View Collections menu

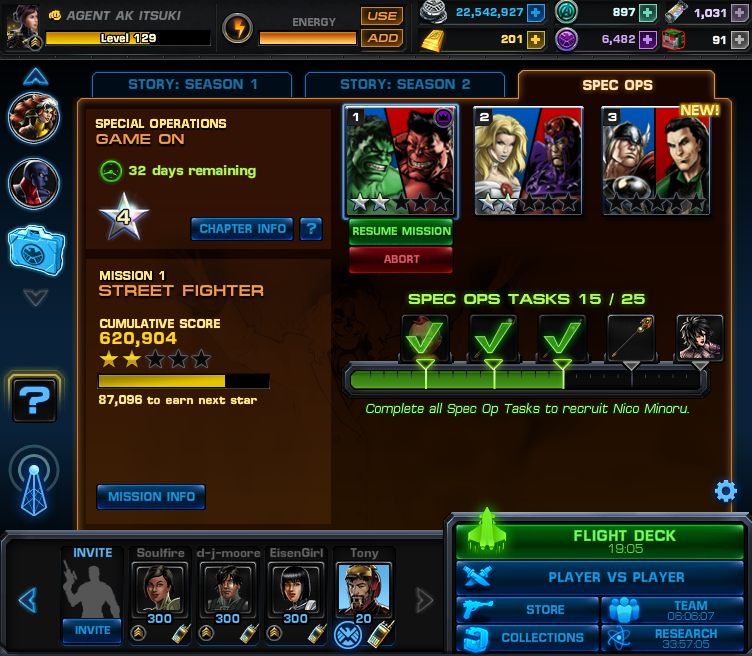(x=528, y=638)
